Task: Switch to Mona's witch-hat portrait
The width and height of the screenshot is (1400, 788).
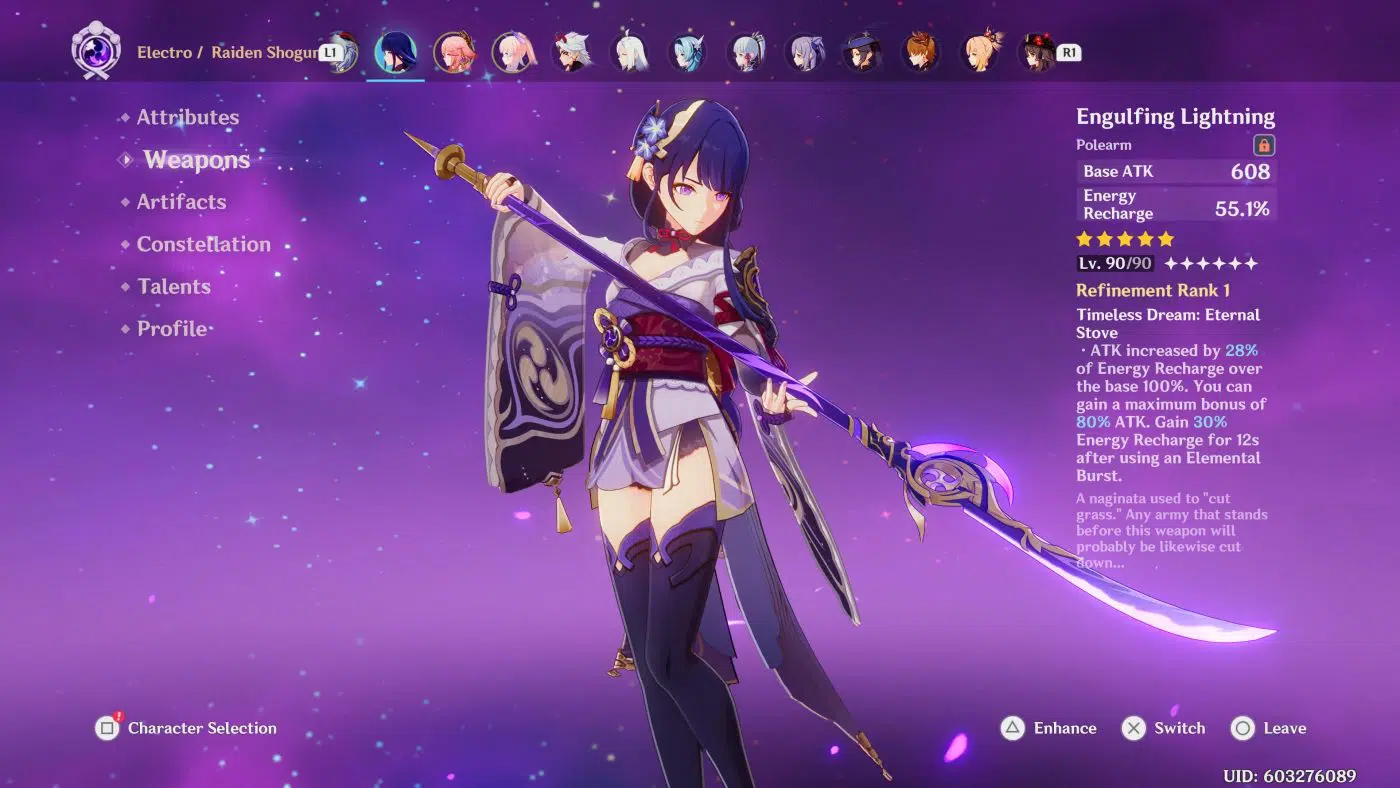Action: pos(863,52)
